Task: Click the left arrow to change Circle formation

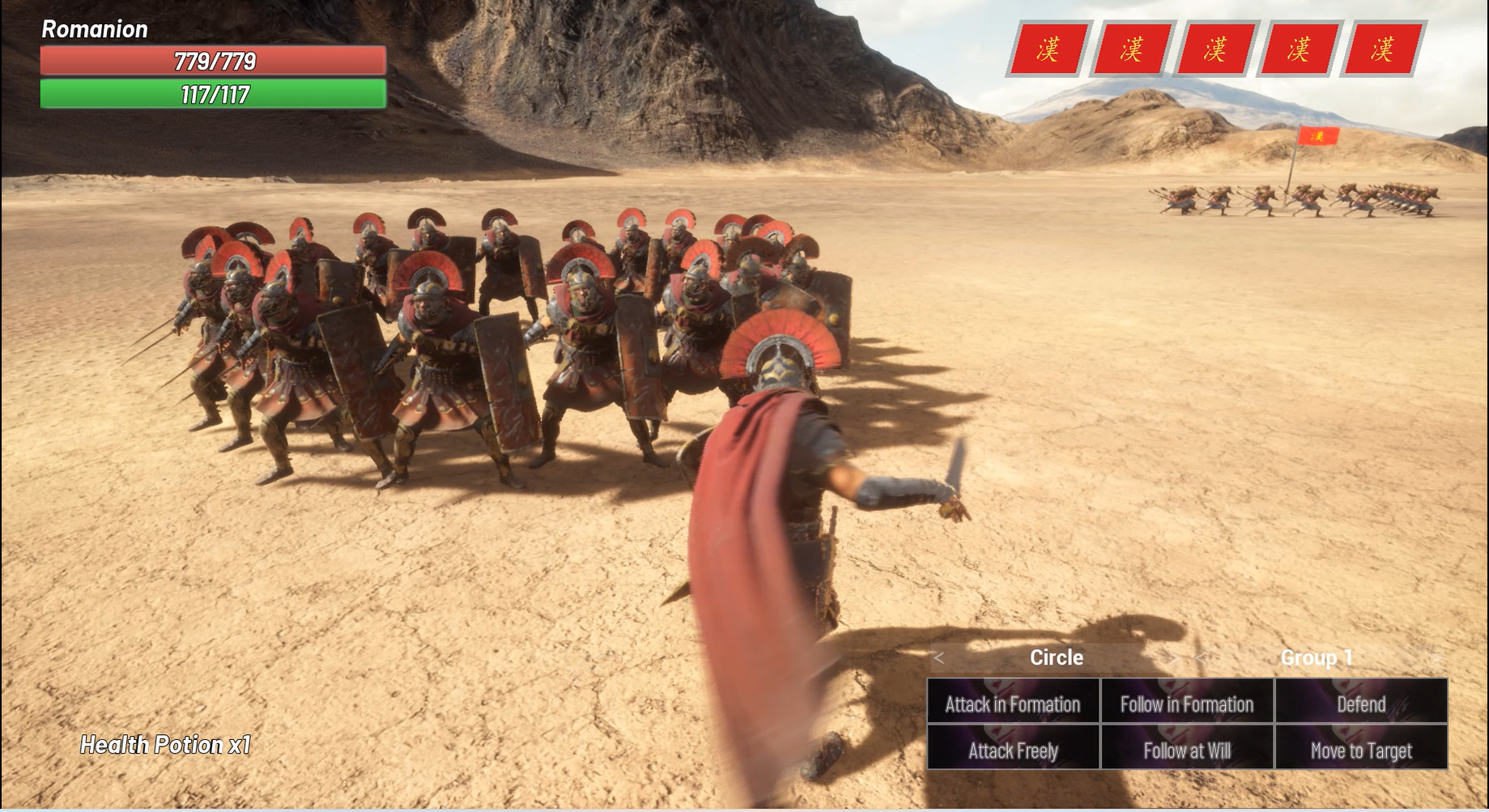Action: click(940, 658)
